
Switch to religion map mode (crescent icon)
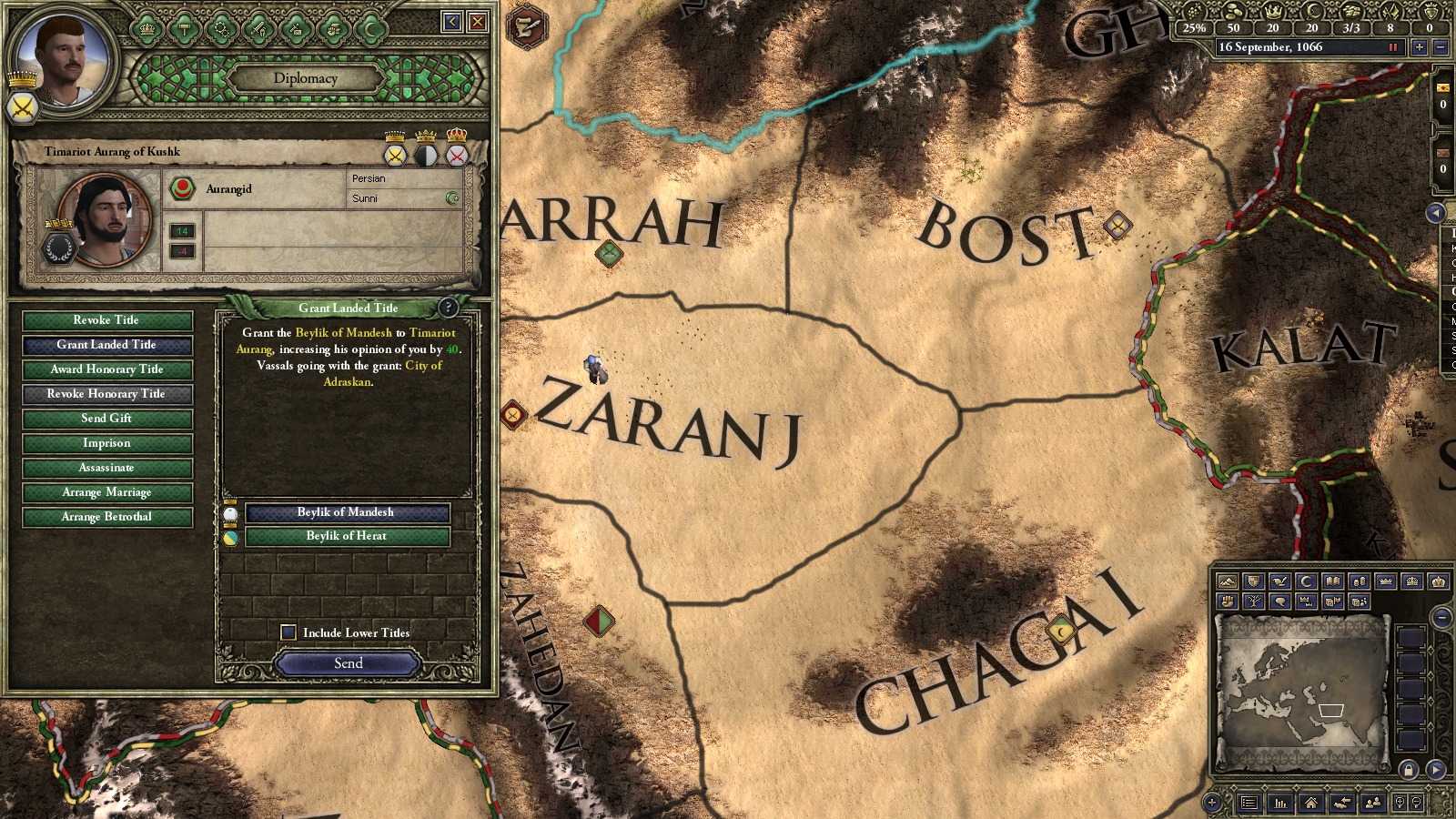1306,581
